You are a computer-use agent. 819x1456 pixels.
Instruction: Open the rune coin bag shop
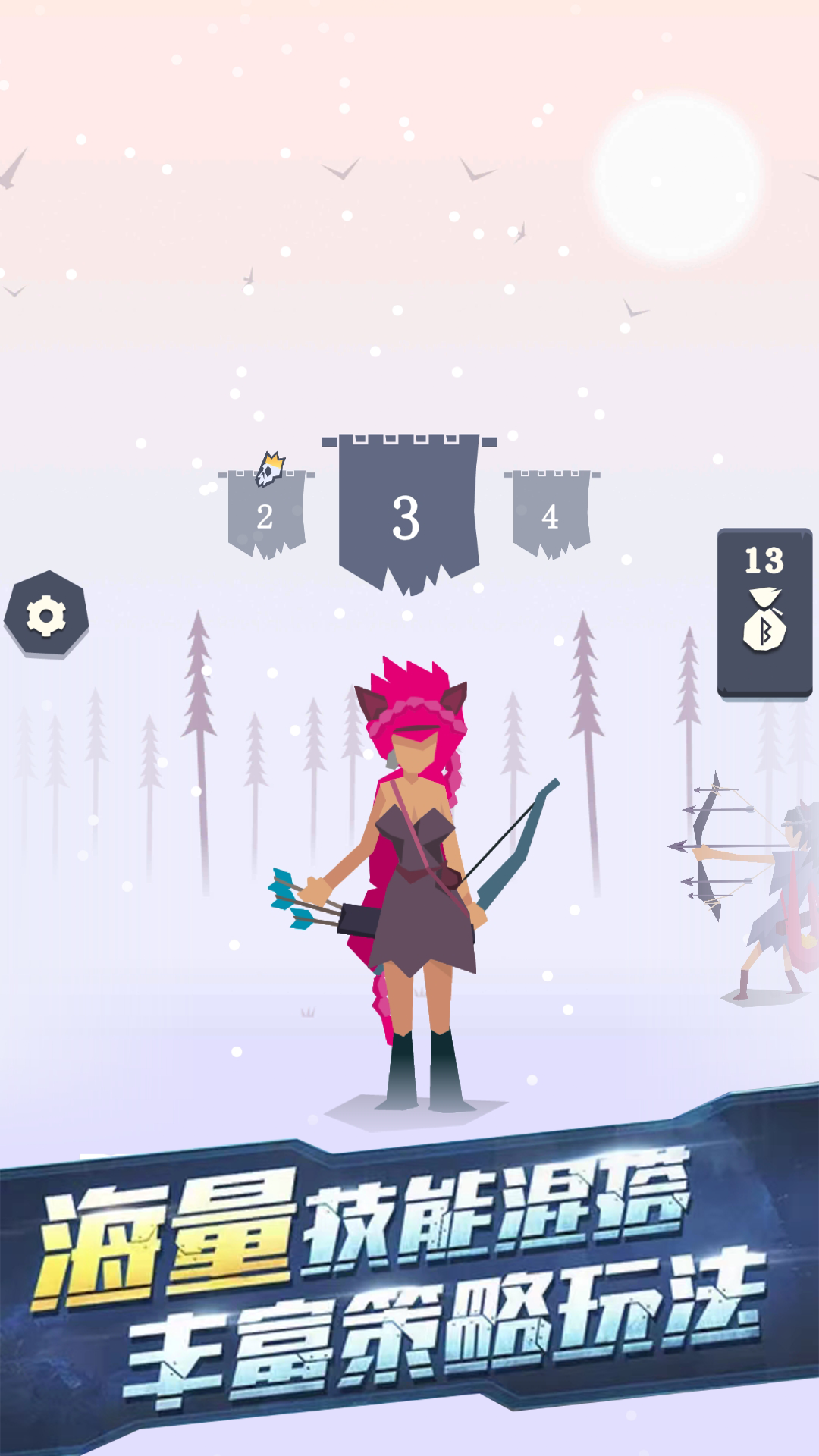[x=764, y=612]
